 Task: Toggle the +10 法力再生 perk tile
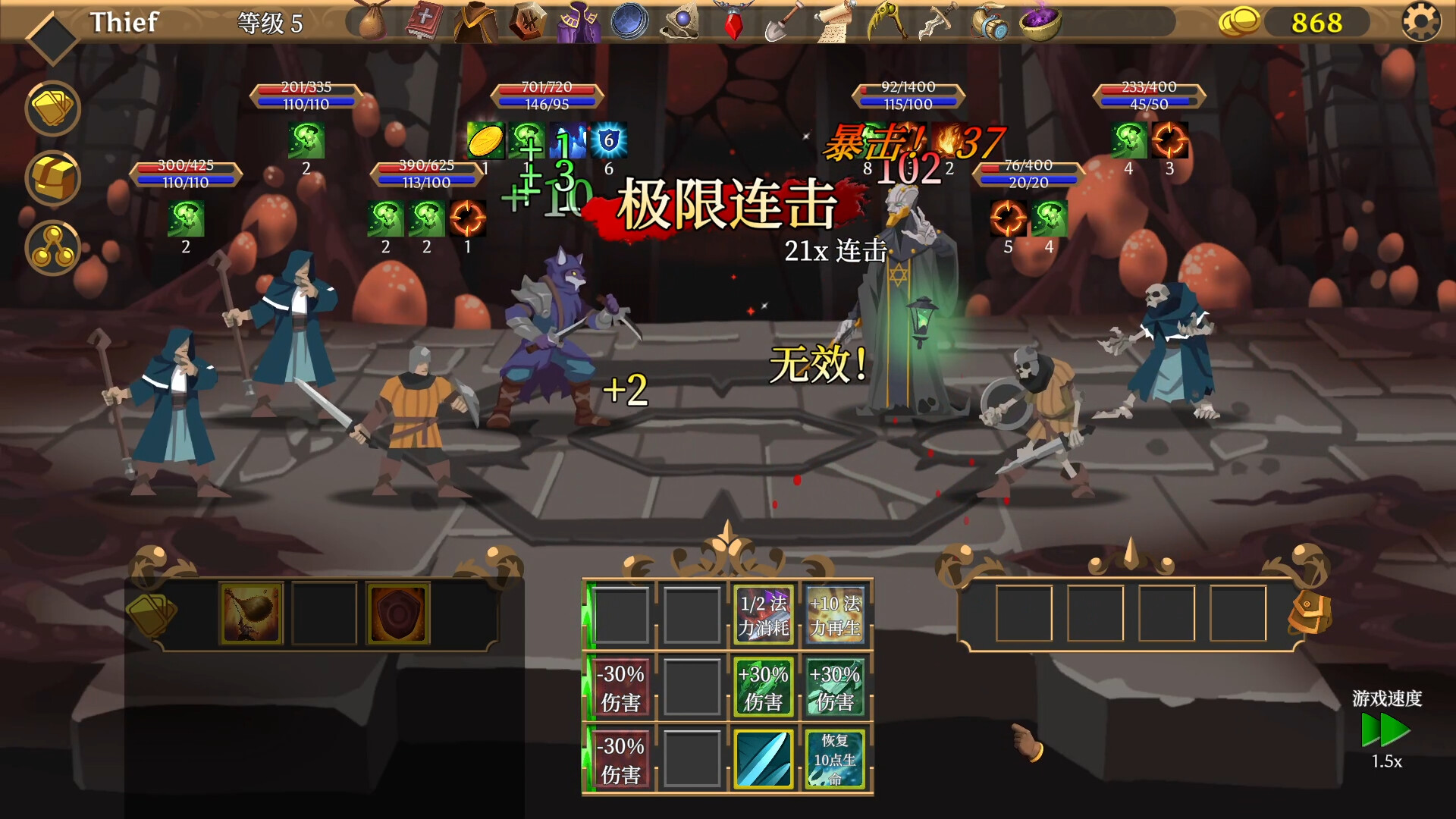click(834, 613)
